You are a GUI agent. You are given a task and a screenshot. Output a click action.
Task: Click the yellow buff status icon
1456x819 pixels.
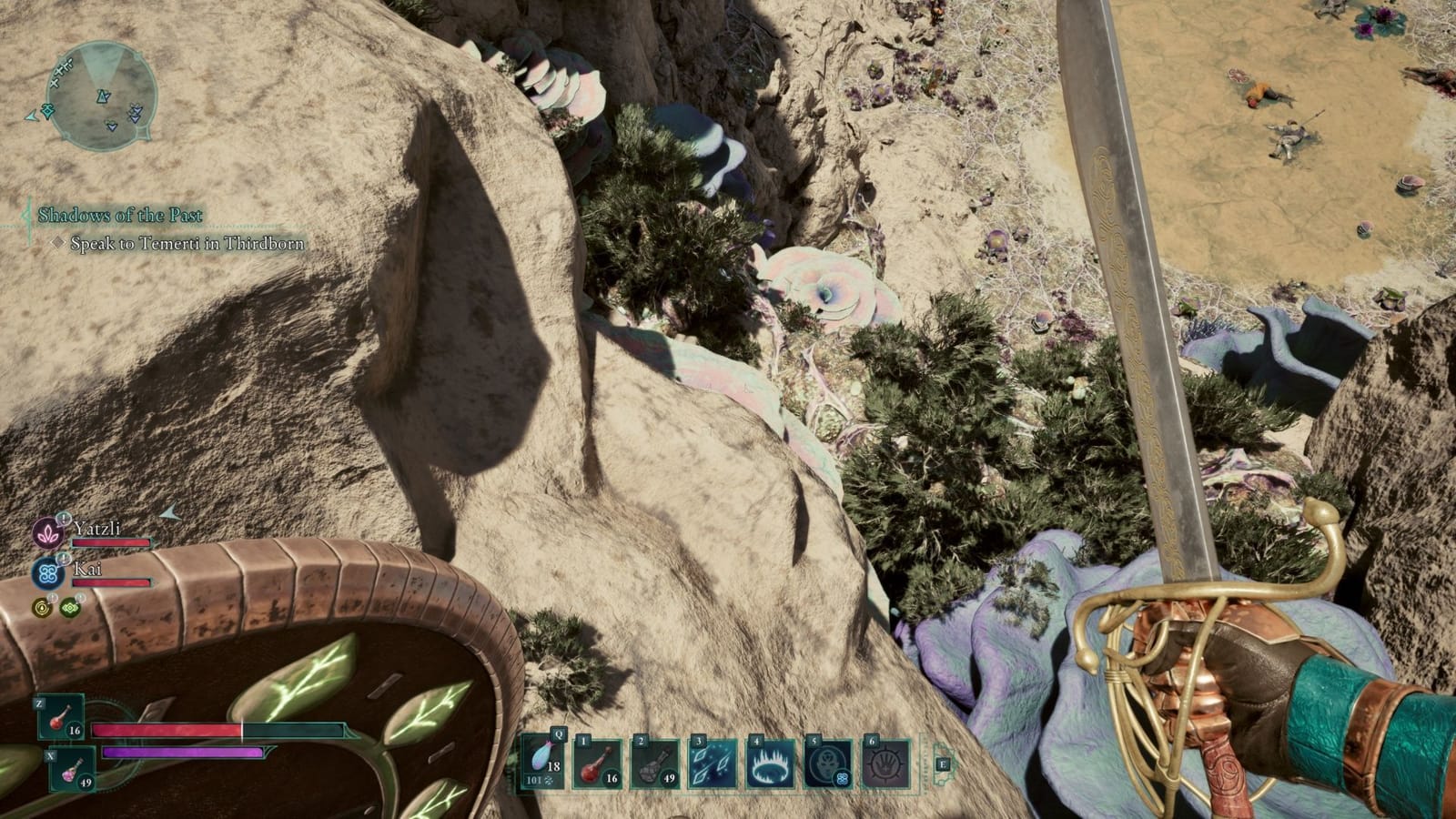42,607
